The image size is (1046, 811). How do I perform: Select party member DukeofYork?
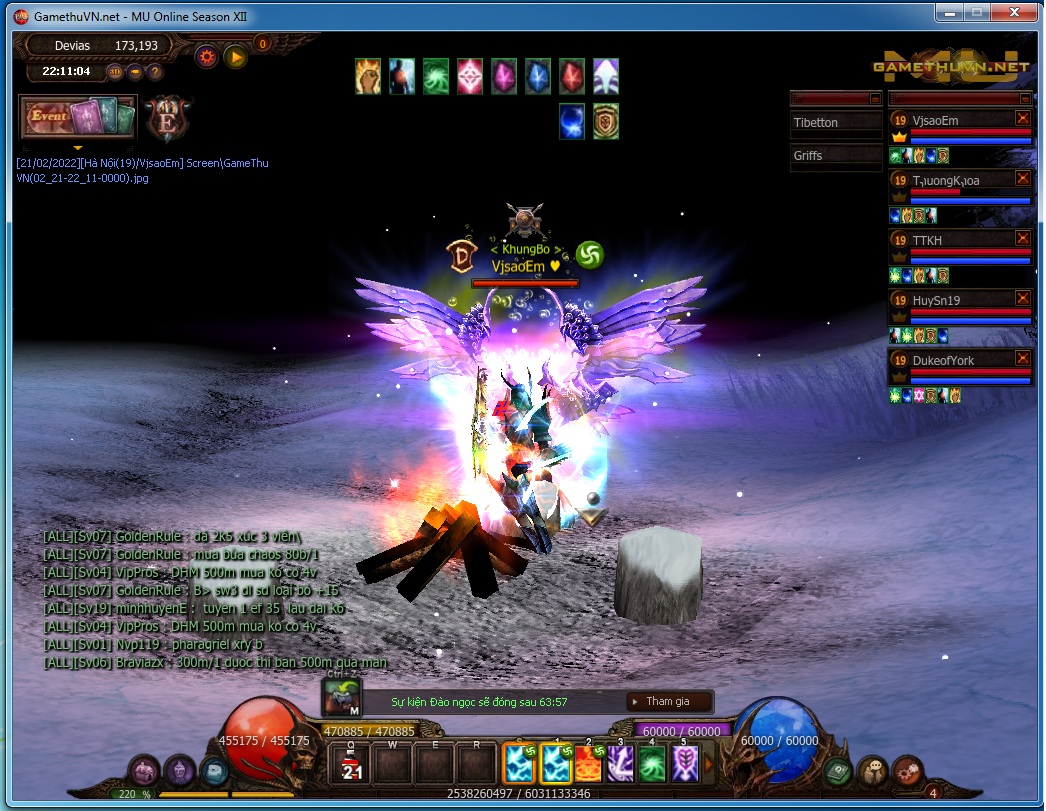(x=943, y=360)
